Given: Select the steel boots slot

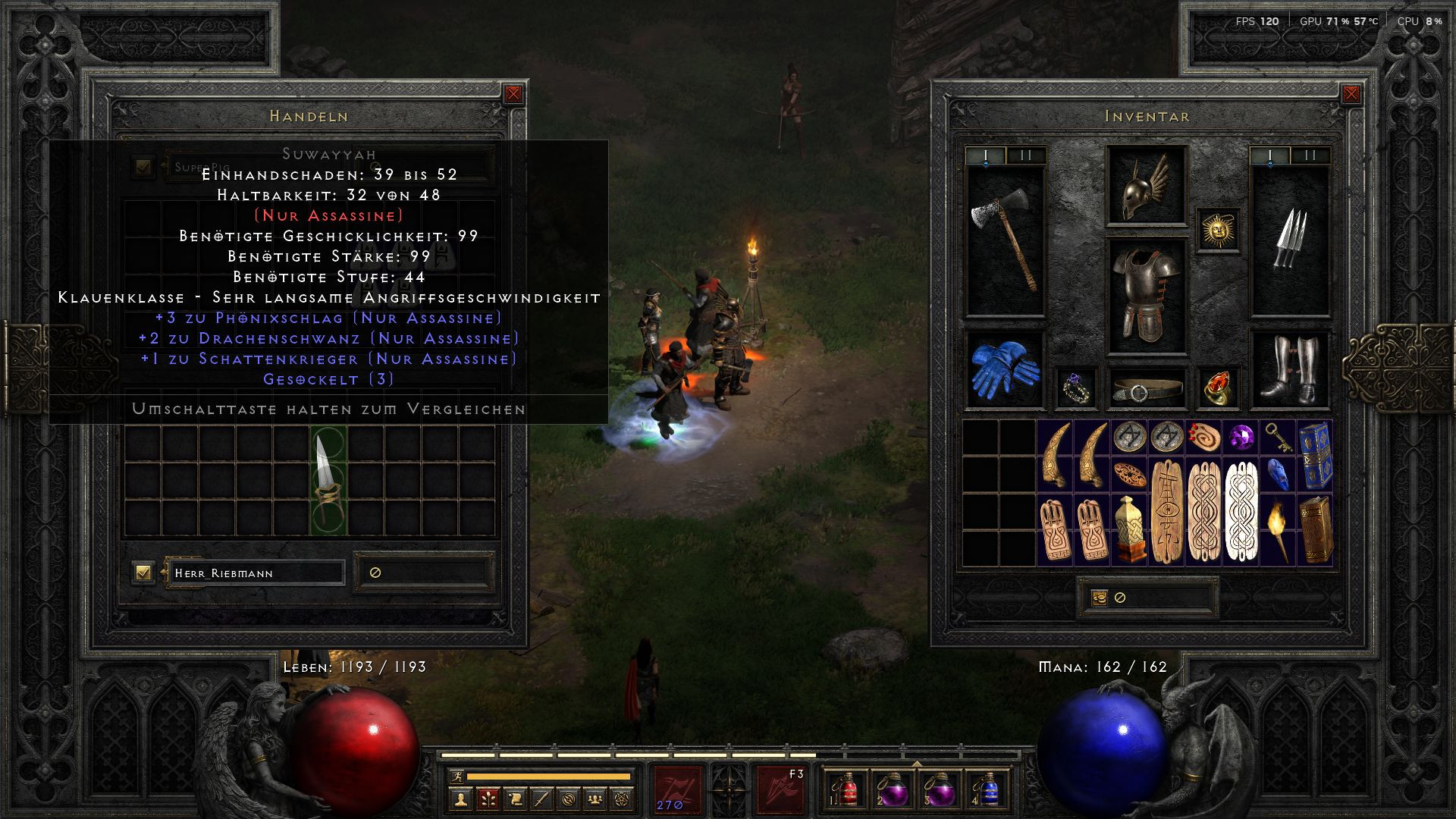Looking at the screenshot, I should (x=1289, y=369).
